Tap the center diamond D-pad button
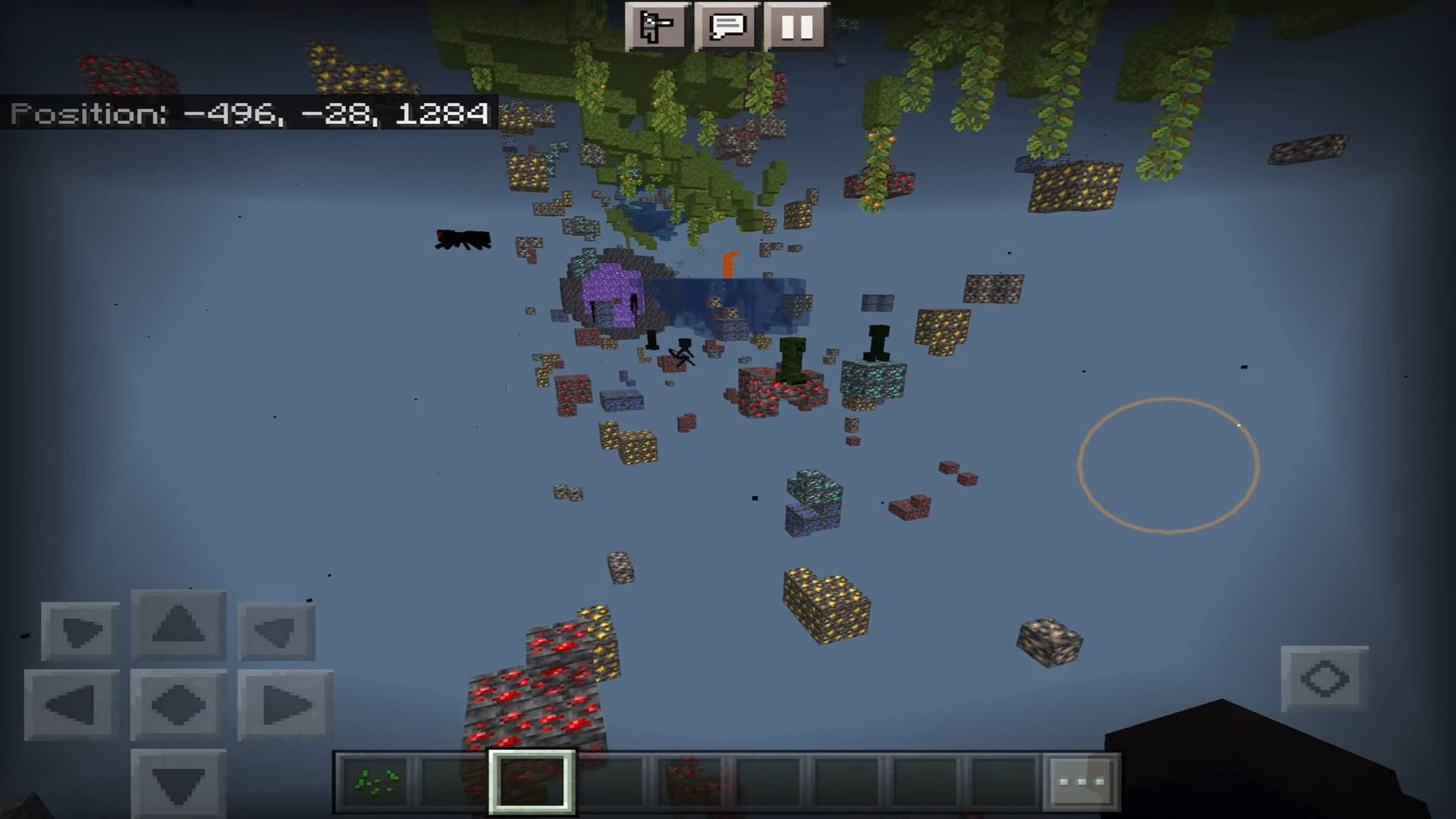The height and width of the screenshot is (819, 1456). click(179, 705)
